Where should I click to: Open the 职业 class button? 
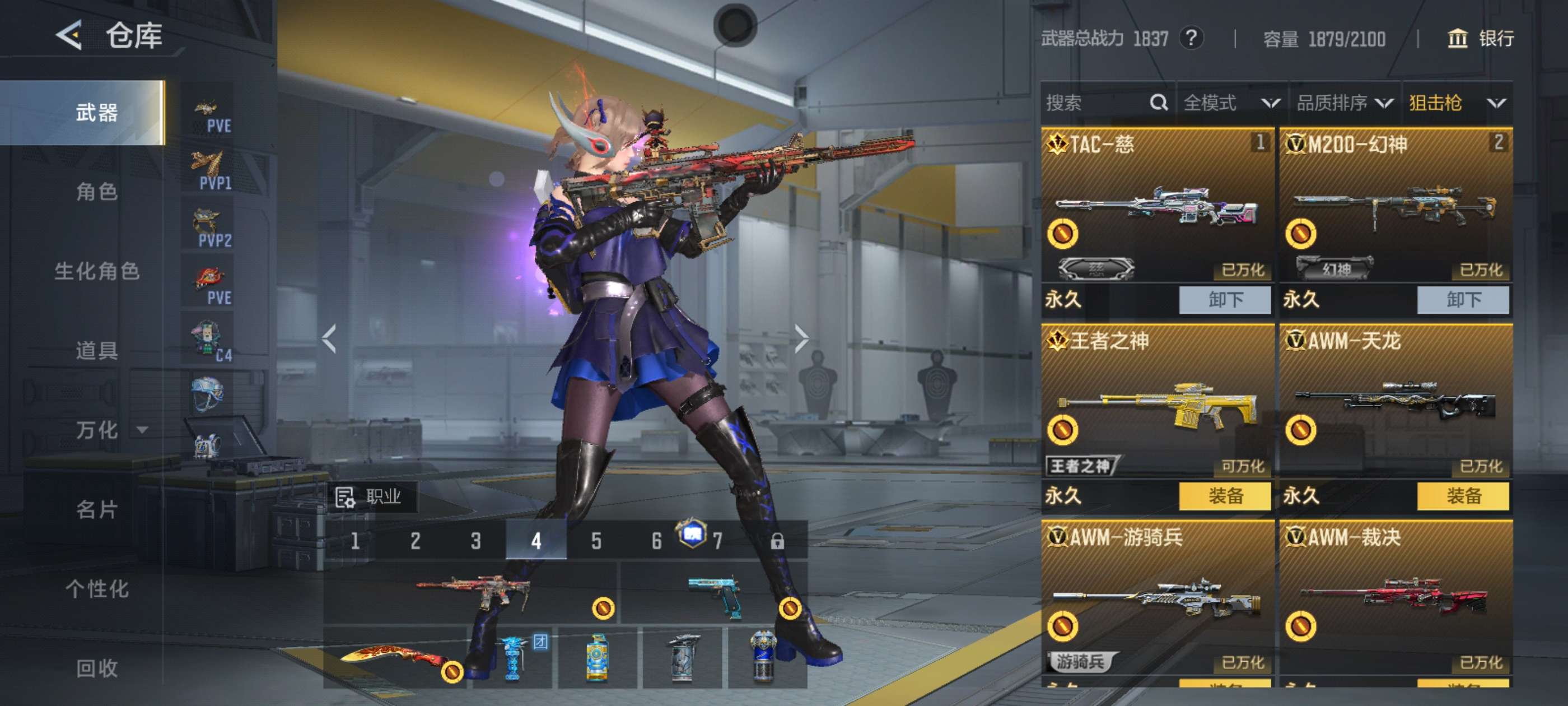pyautogui.click(x=370, y=497)
